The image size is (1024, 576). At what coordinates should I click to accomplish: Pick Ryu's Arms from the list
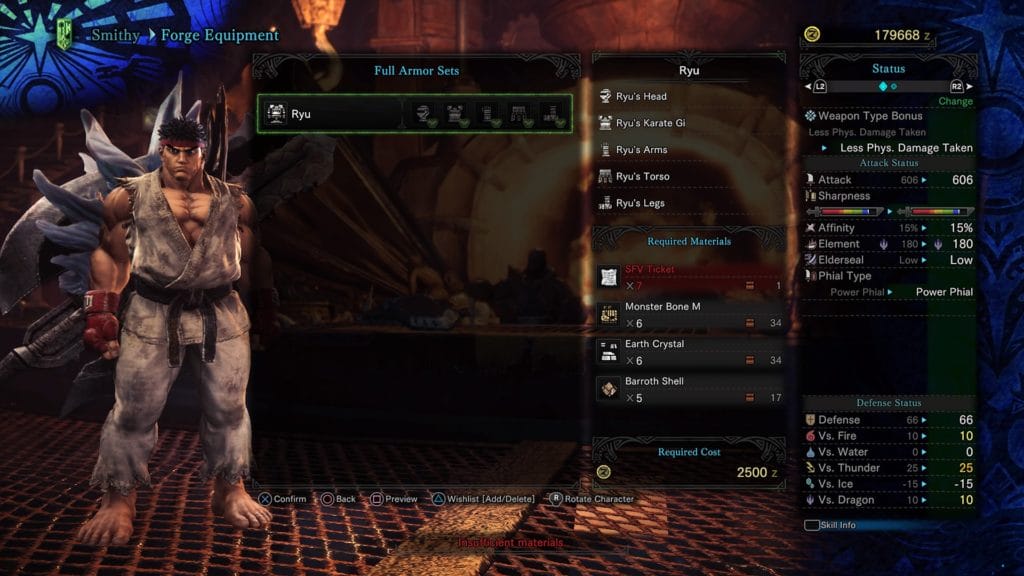coord(688,150)
